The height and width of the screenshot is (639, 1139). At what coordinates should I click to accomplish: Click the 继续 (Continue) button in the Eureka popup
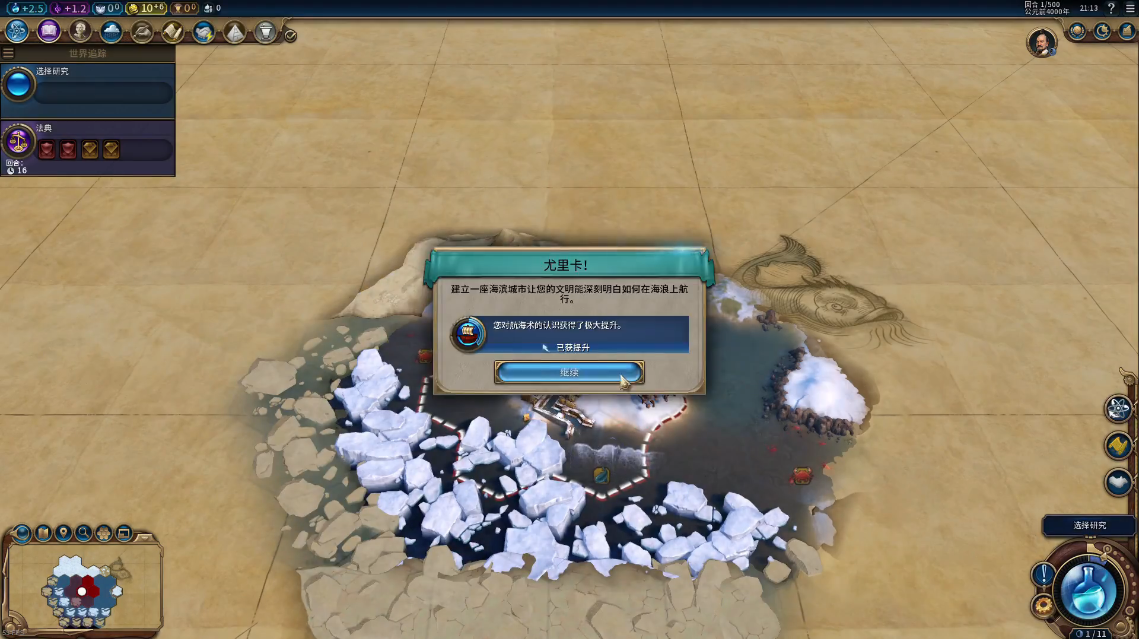coord(568,372)
